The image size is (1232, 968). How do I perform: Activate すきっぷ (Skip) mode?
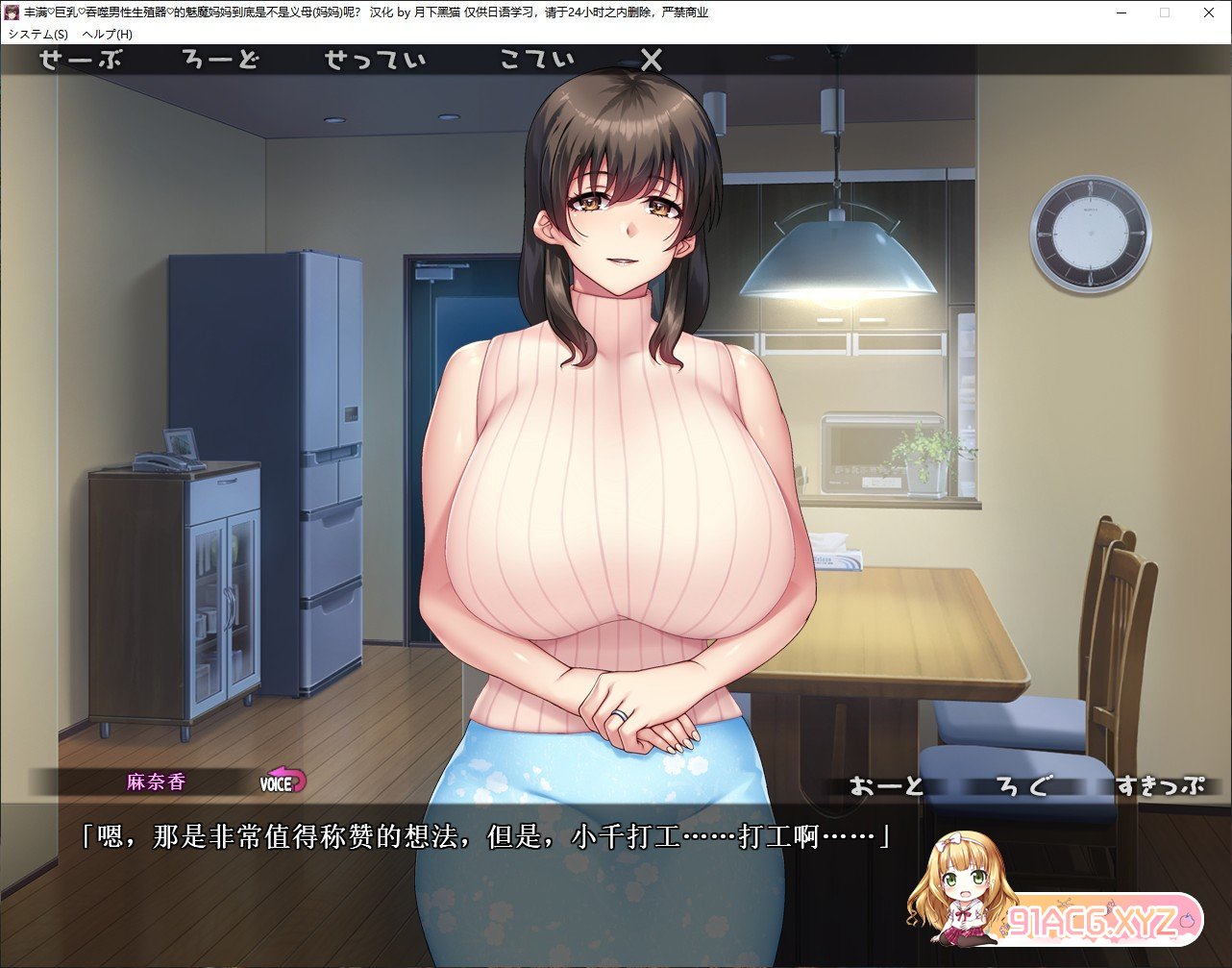(1160, 785)
